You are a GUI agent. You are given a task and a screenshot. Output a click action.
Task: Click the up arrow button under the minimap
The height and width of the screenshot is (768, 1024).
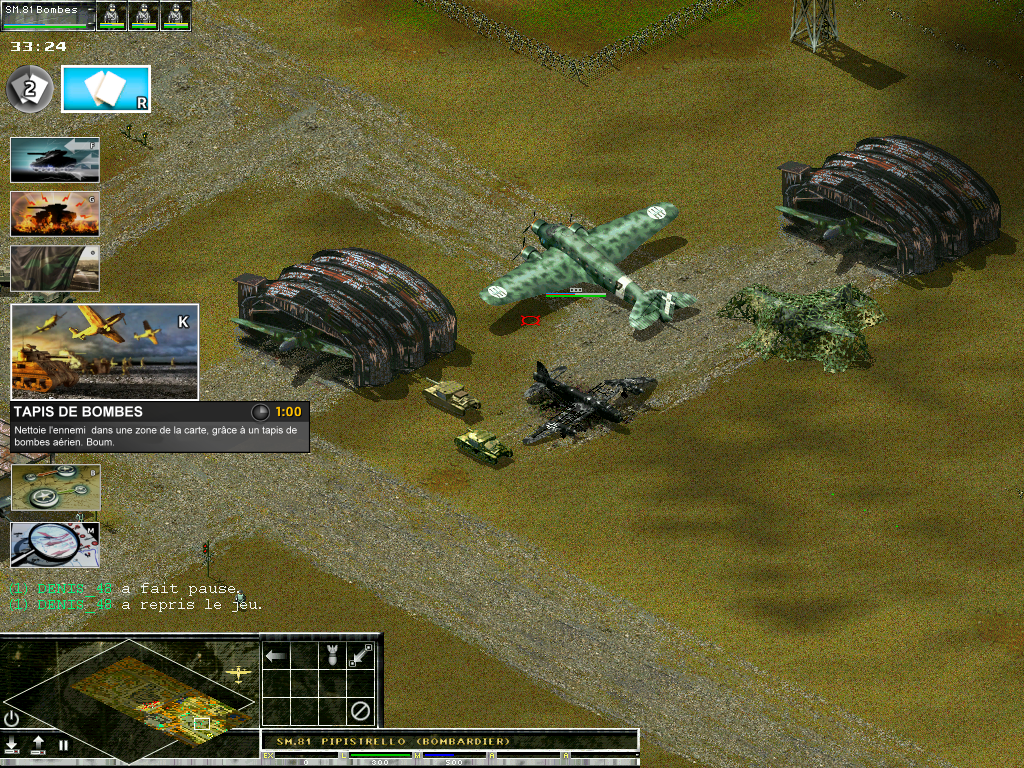38,745
